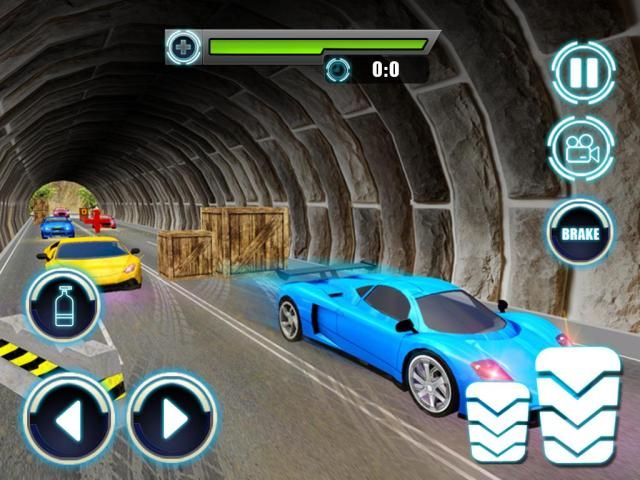Image resolution: width=640 pixels, height=480 pixels.
Task: Pause the game
Action: tap(582, 71)
